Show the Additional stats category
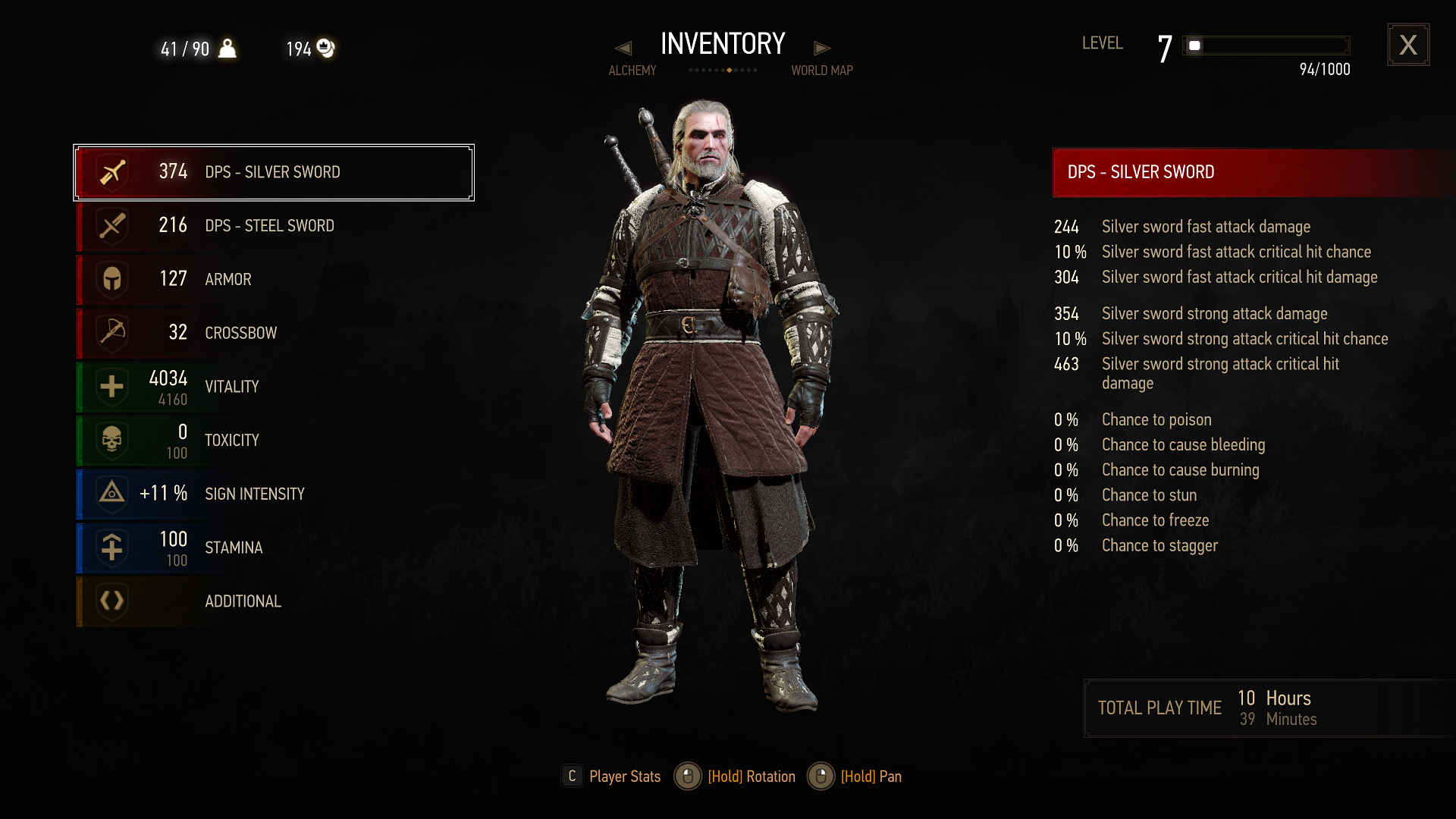This screenshot has width=1456, height=819. pos(273,601)
